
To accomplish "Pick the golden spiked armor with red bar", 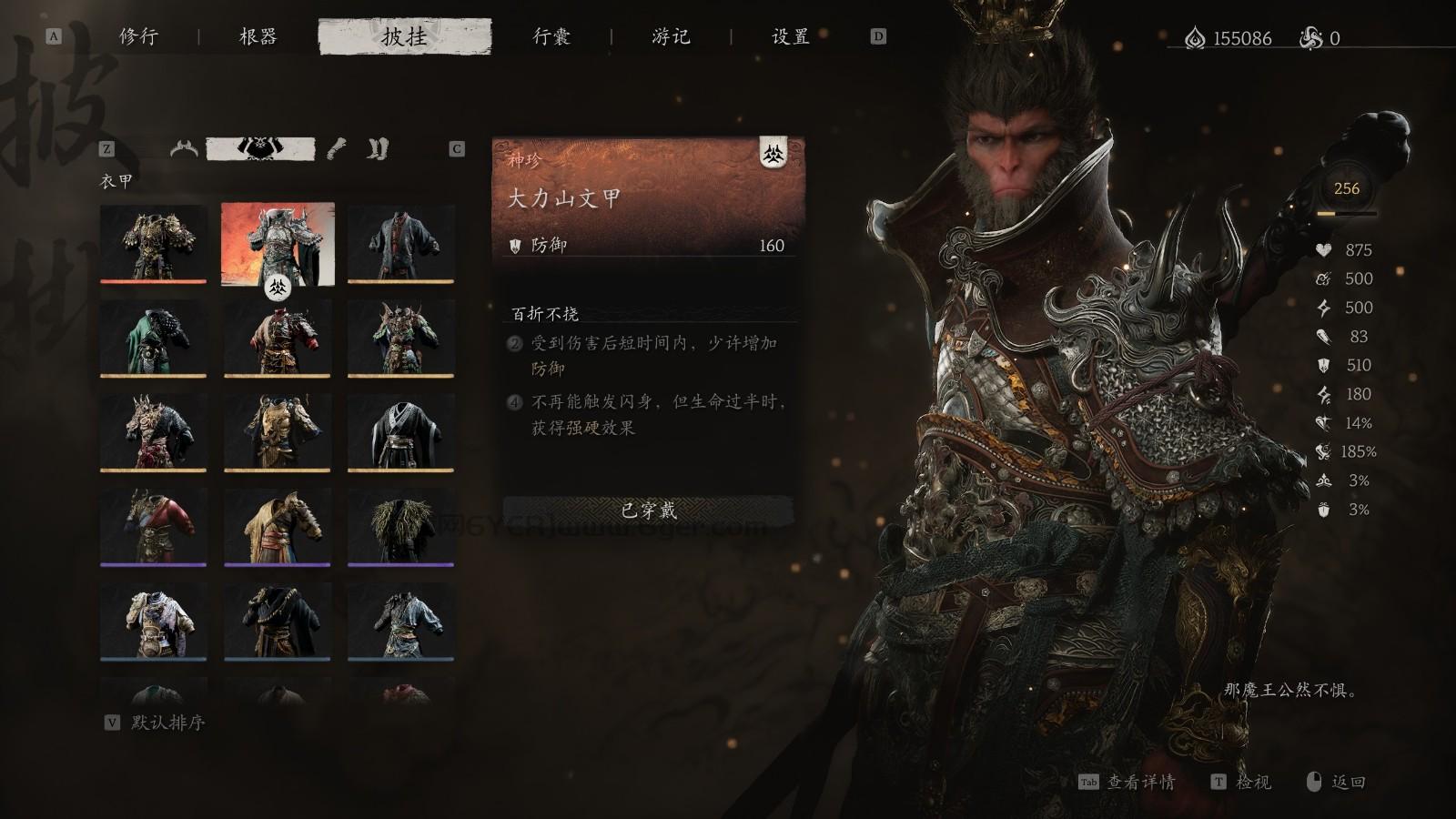I will click(x=153, y=243).
